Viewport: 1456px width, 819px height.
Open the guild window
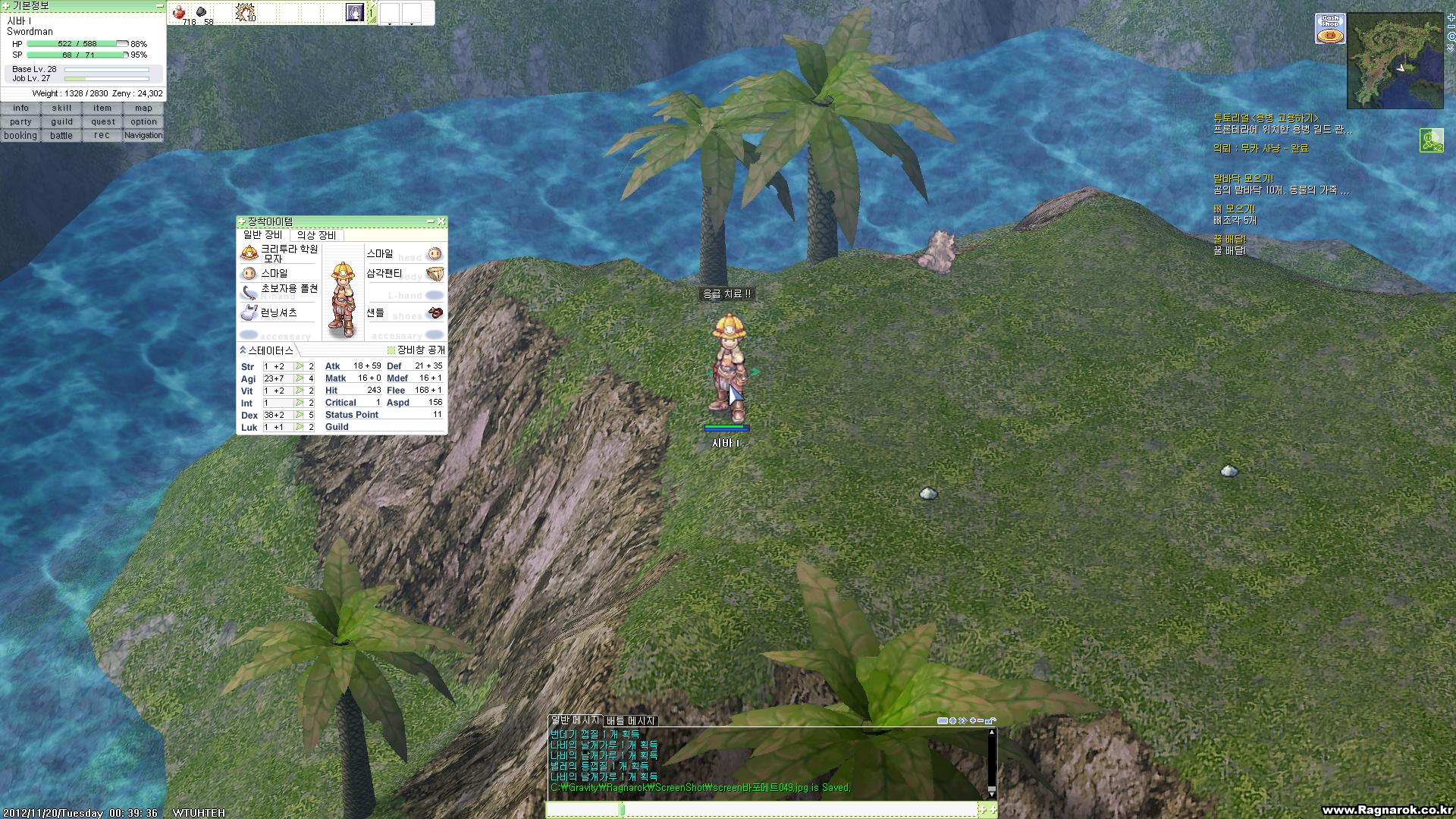coord(61,122)
